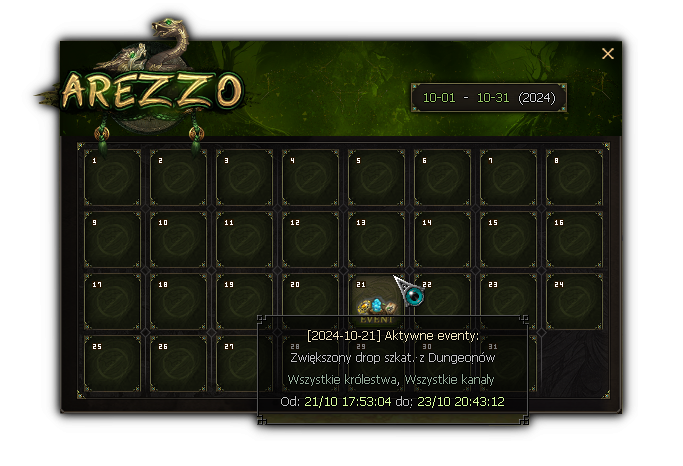Click calendar day 26 tile

point(178,363)
